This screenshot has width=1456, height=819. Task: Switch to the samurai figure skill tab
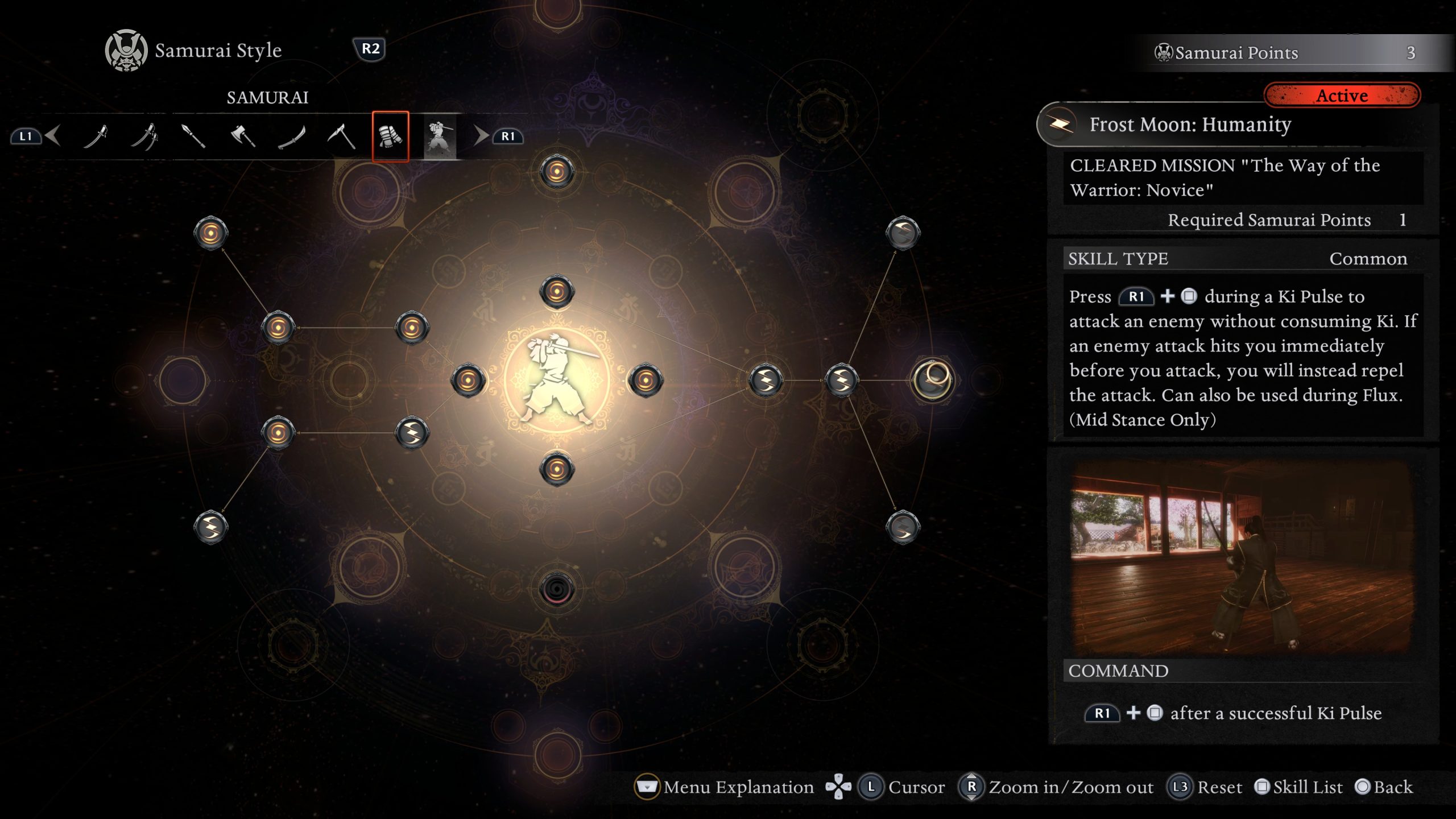[439, 136]
